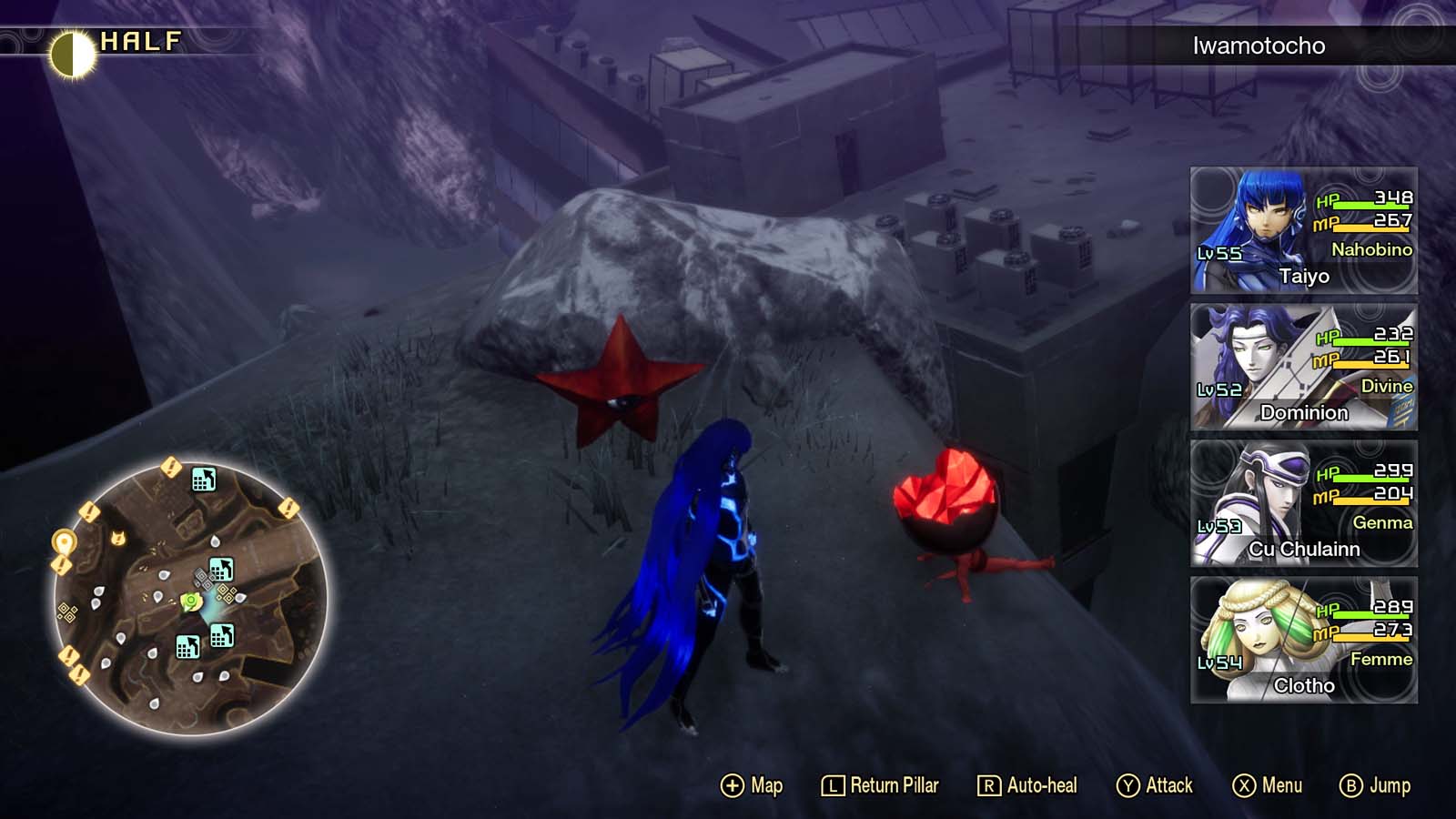The width and height of the screenshot is (1456, 819).
Task: Select the yellow destination pin on the minimap
Action: tap(63, 541)
